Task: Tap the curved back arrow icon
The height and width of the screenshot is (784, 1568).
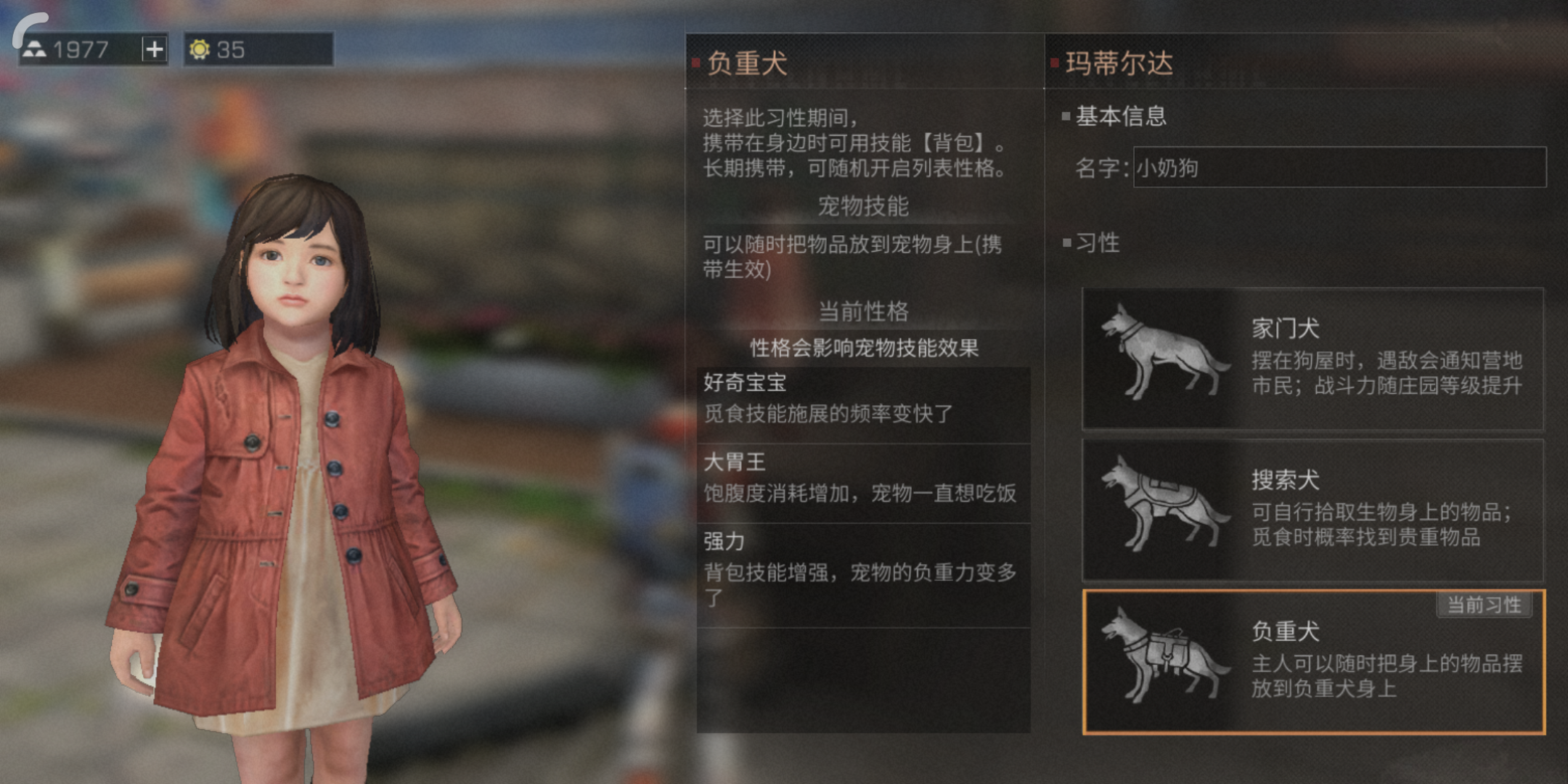Action: (x=28, y=28)
